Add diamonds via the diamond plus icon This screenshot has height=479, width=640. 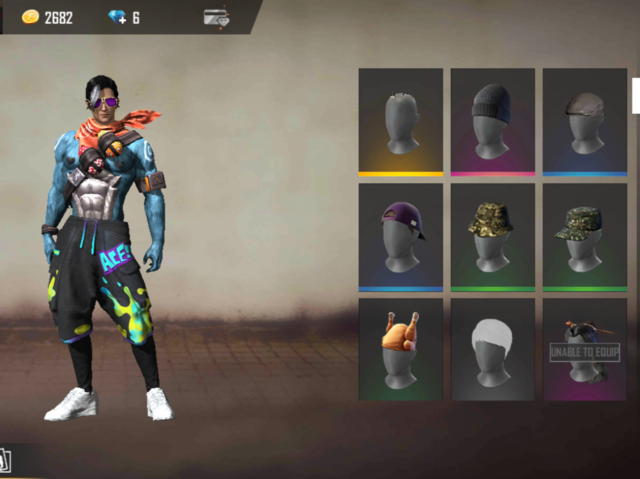click(116, 17)
